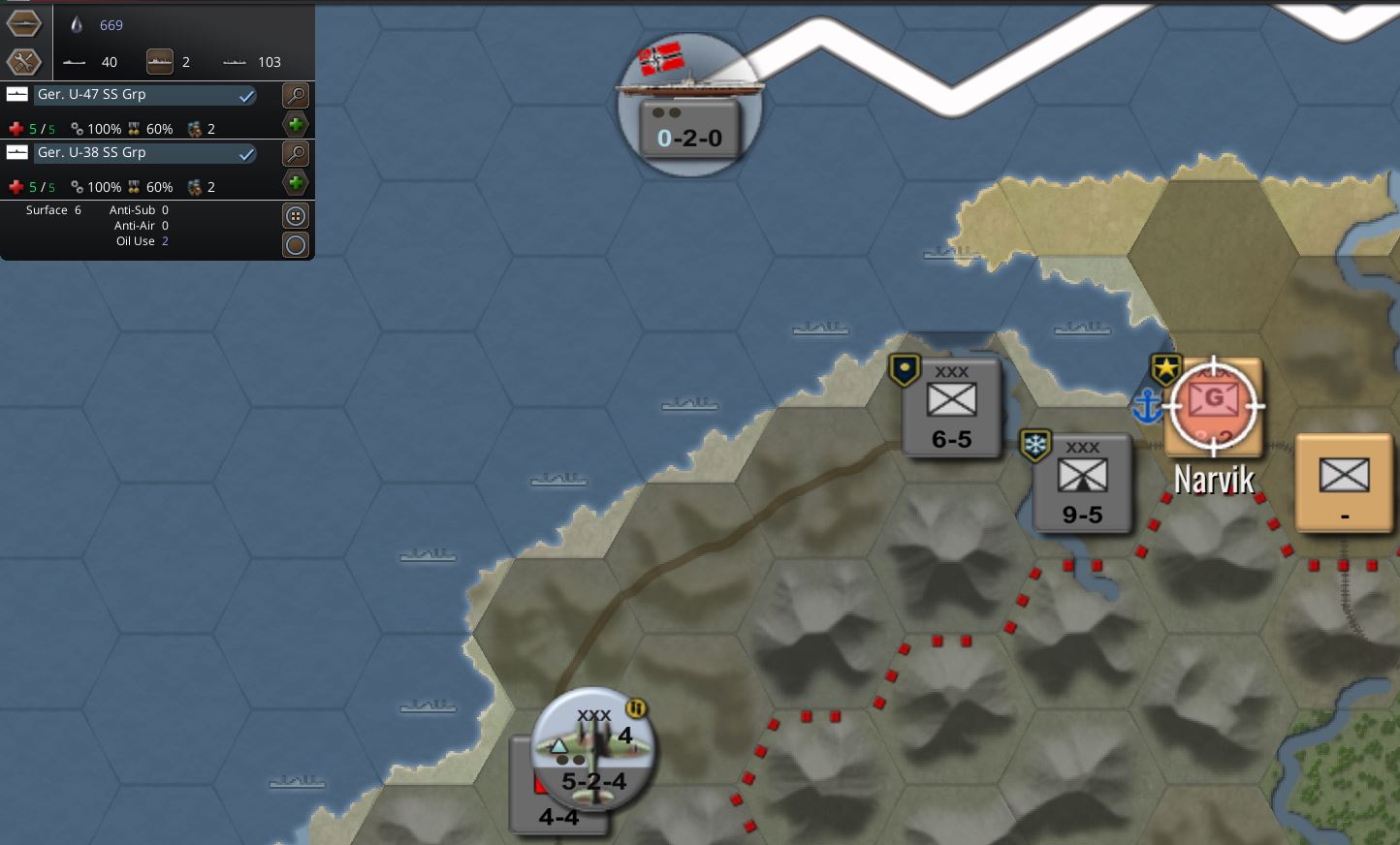Click the hollow circle icon beside Oil Use
The image size is (1400, 845).
(x=295, y=244)
